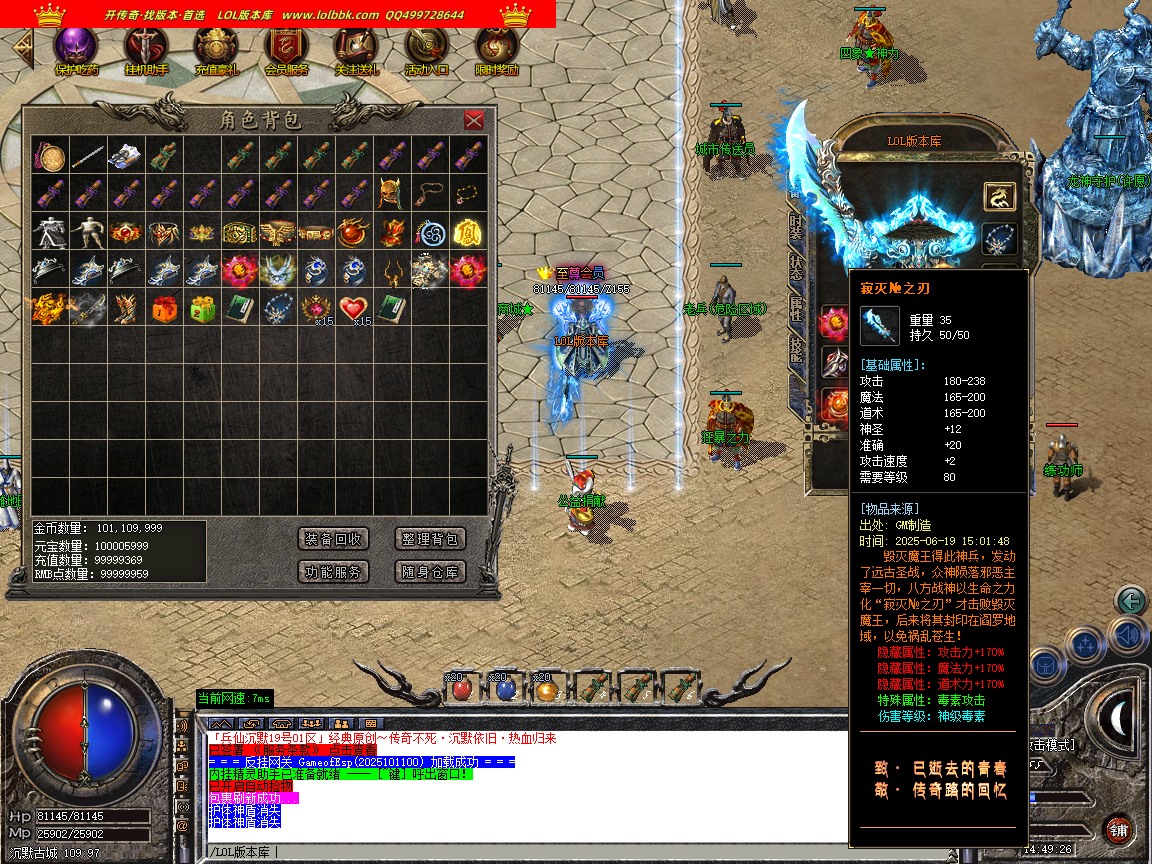Image resolution: width=1152 pixels, height=864 pixels.
Task: Select the orange gift box numbered 1
Action: coord(163,308)
